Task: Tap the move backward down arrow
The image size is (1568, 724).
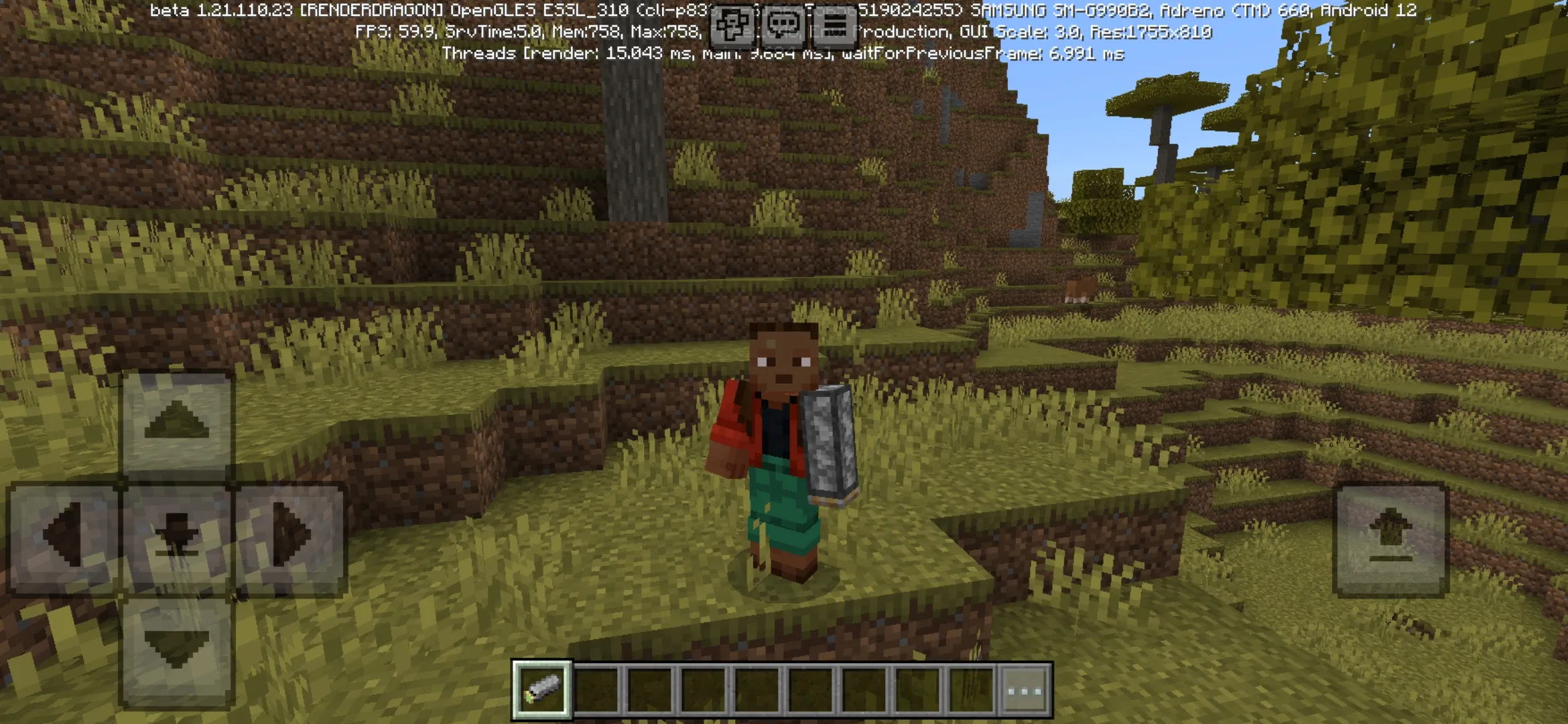Action: 177,650
